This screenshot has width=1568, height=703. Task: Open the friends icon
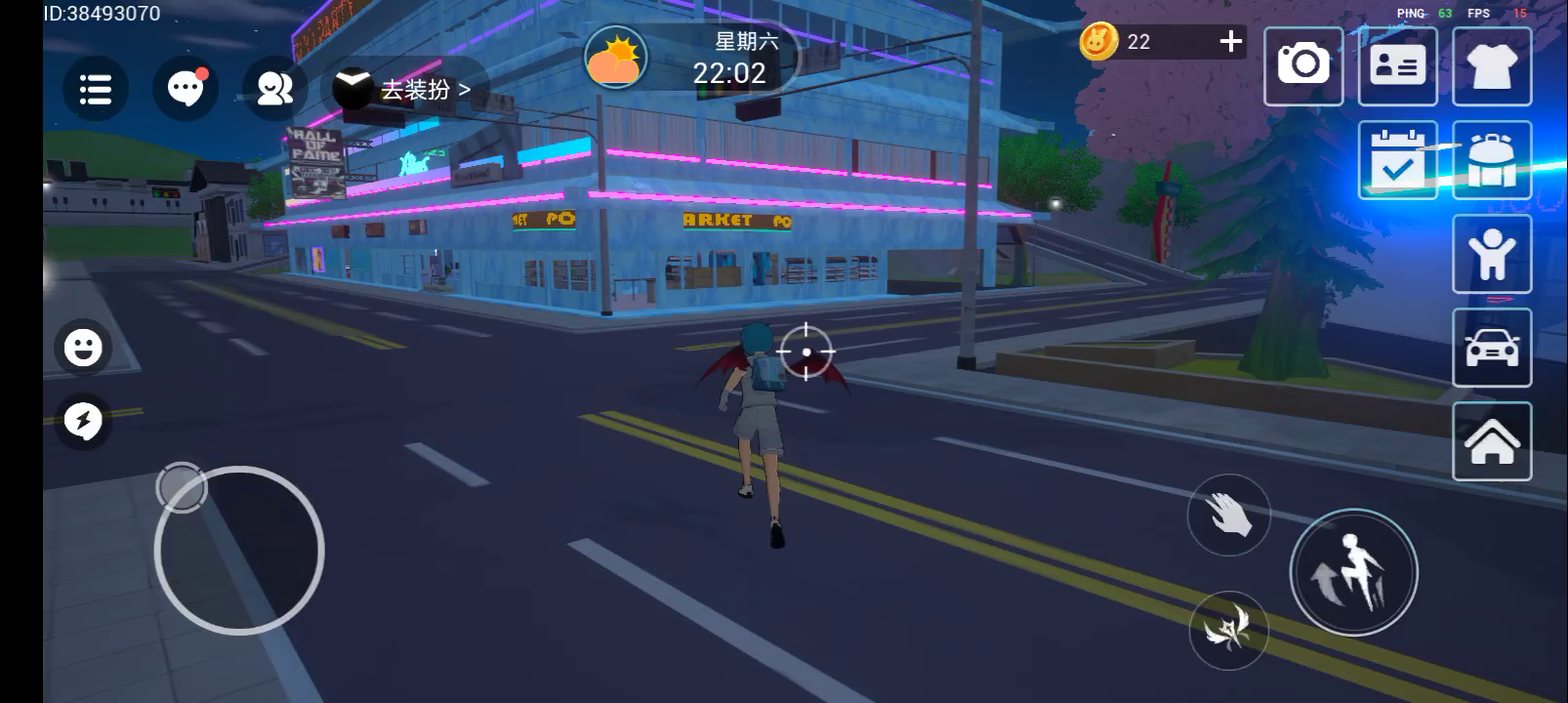pyautogui.click(x=274, y=90)
